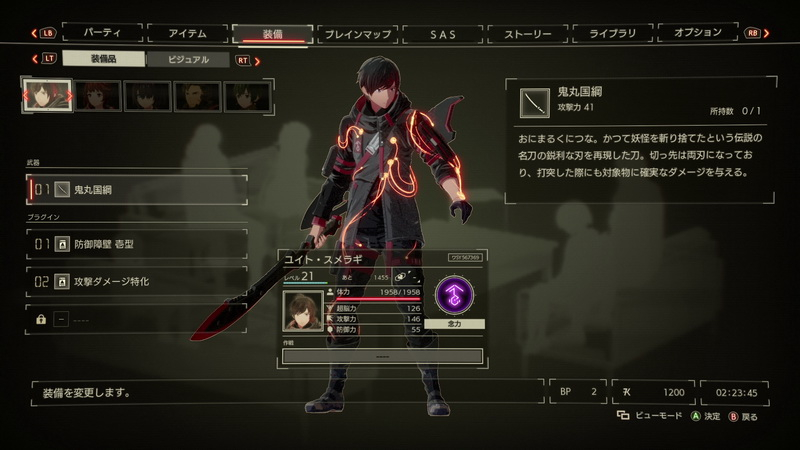The width and height of the screenshot is (800, 450).
Task: Choose the 防御障壁 壱型 plug-in slot
Action: [x=137, y=243]
